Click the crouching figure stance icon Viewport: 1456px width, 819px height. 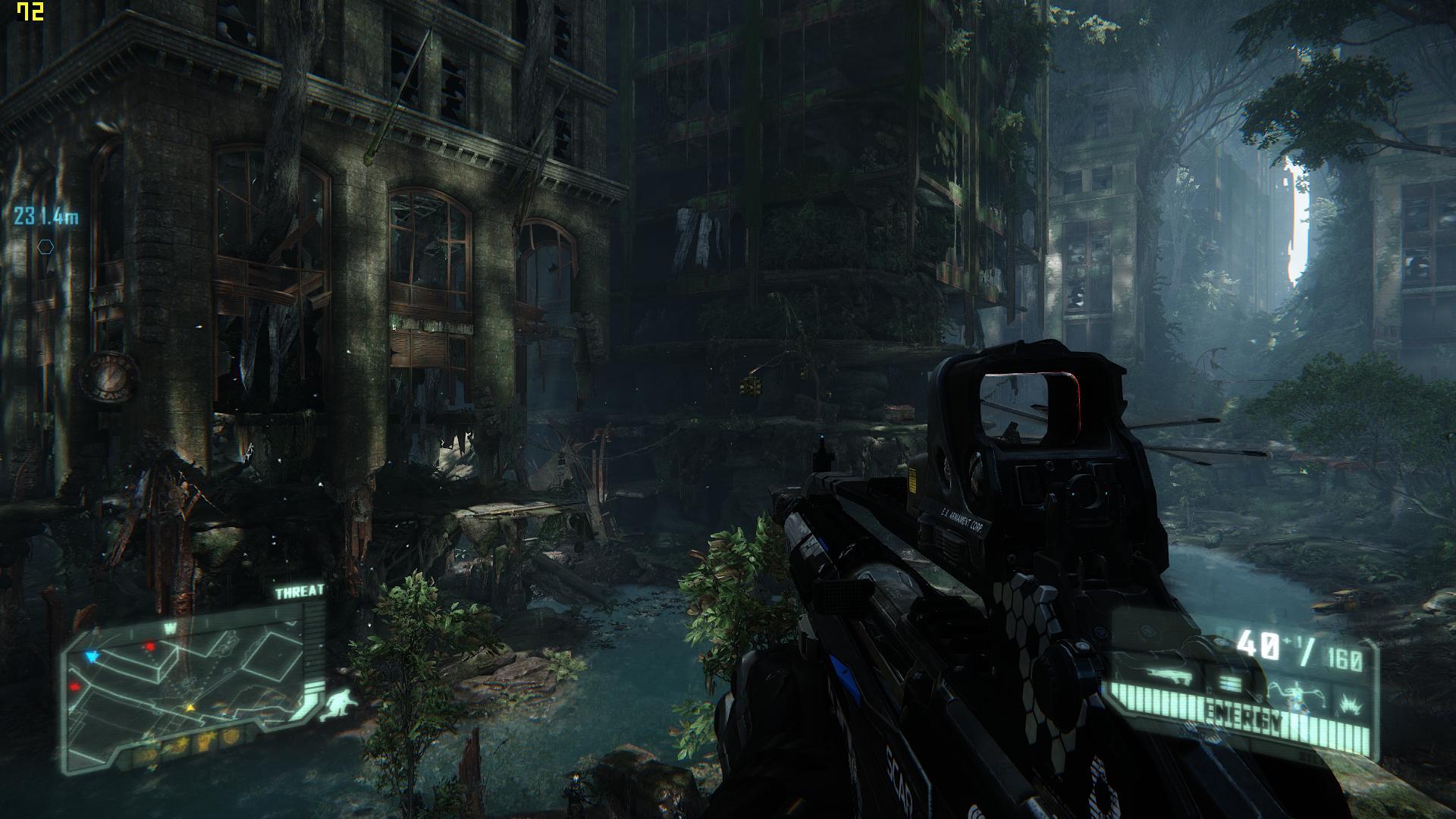pyautogui.click(x=337, y=704)
